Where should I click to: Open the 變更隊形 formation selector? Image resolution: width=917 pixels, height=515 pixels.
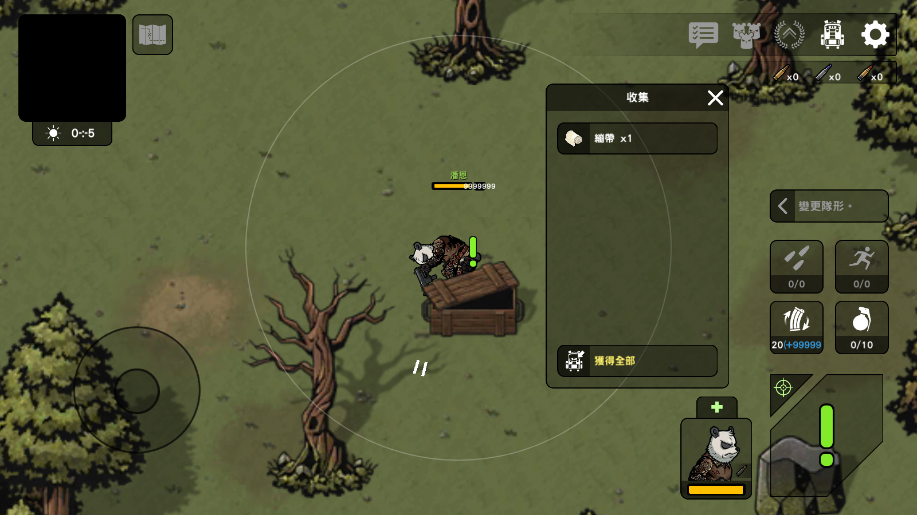(x=829, y=207)
